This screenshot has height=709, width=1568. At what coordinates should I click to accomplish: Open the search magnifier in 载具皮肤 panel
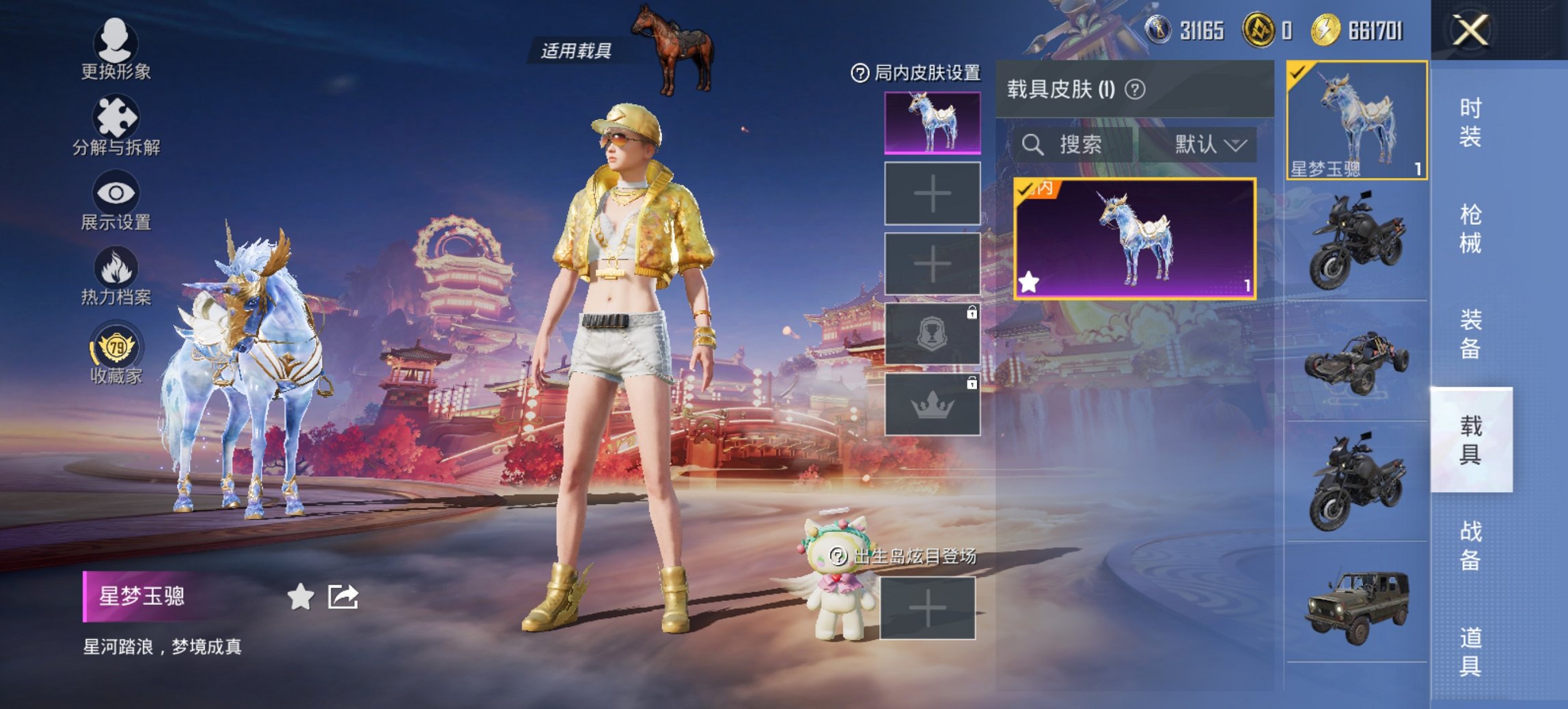[1034, 144]
